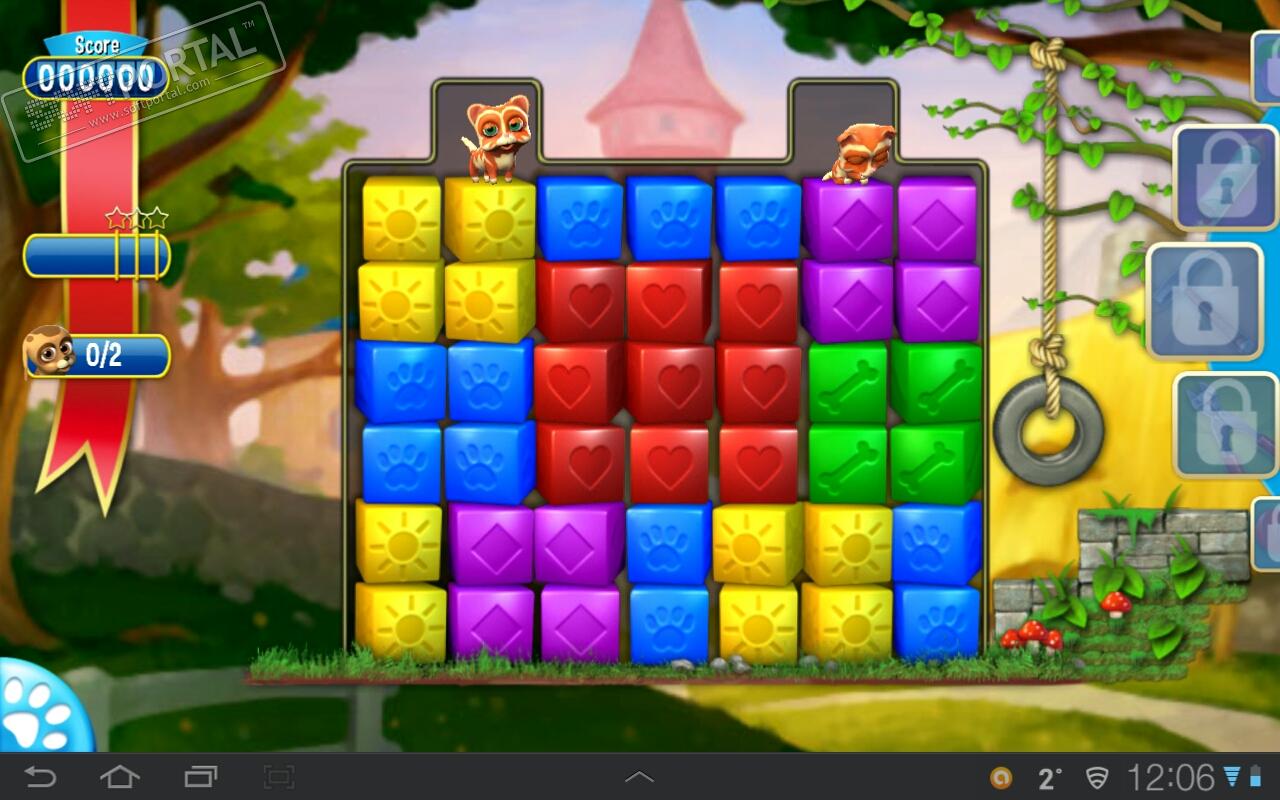Tap the Android back arrow

40,777
